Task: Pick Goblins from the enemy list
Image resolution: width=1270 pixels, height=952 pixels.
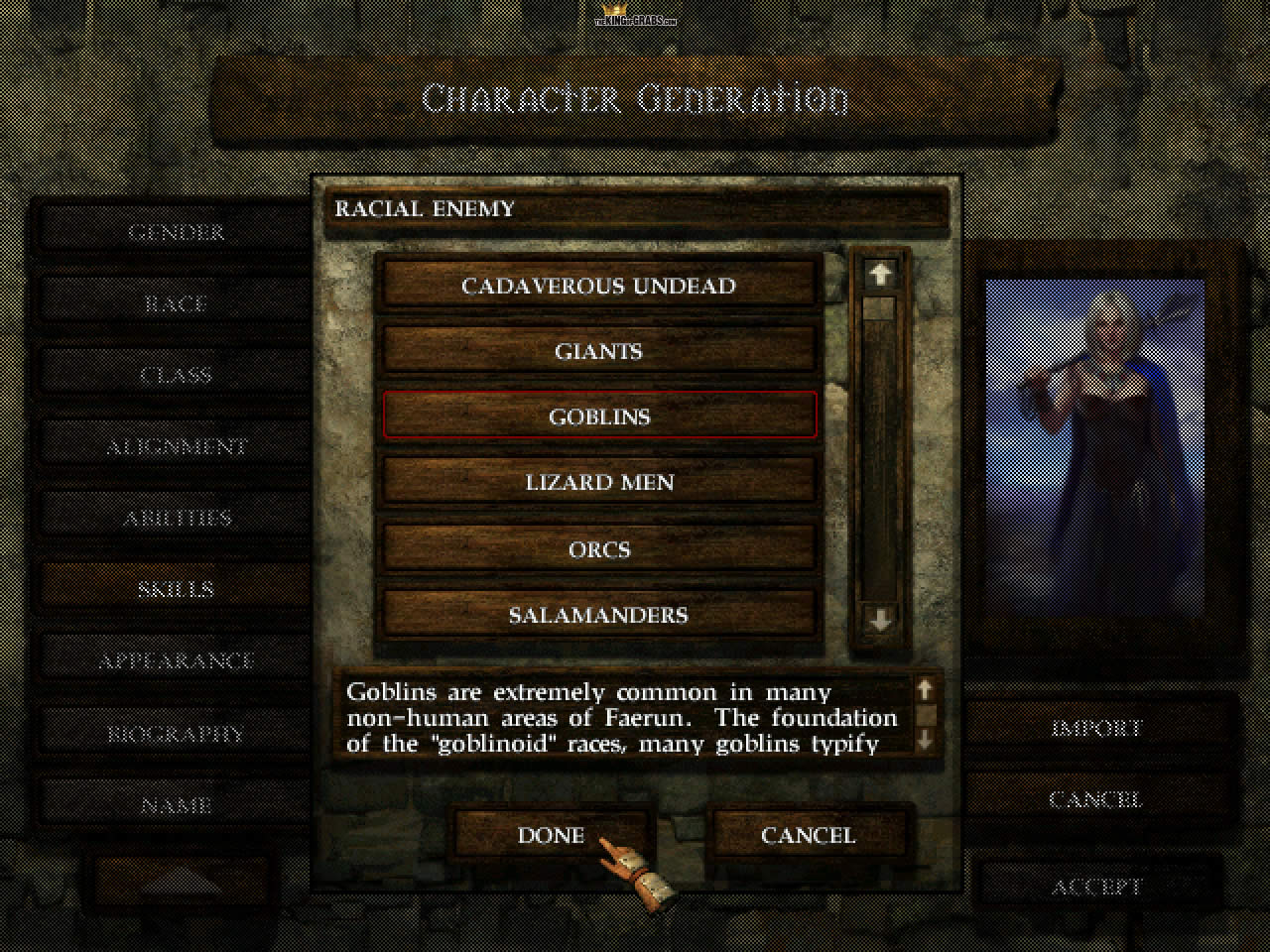Action: click(598, 416)
